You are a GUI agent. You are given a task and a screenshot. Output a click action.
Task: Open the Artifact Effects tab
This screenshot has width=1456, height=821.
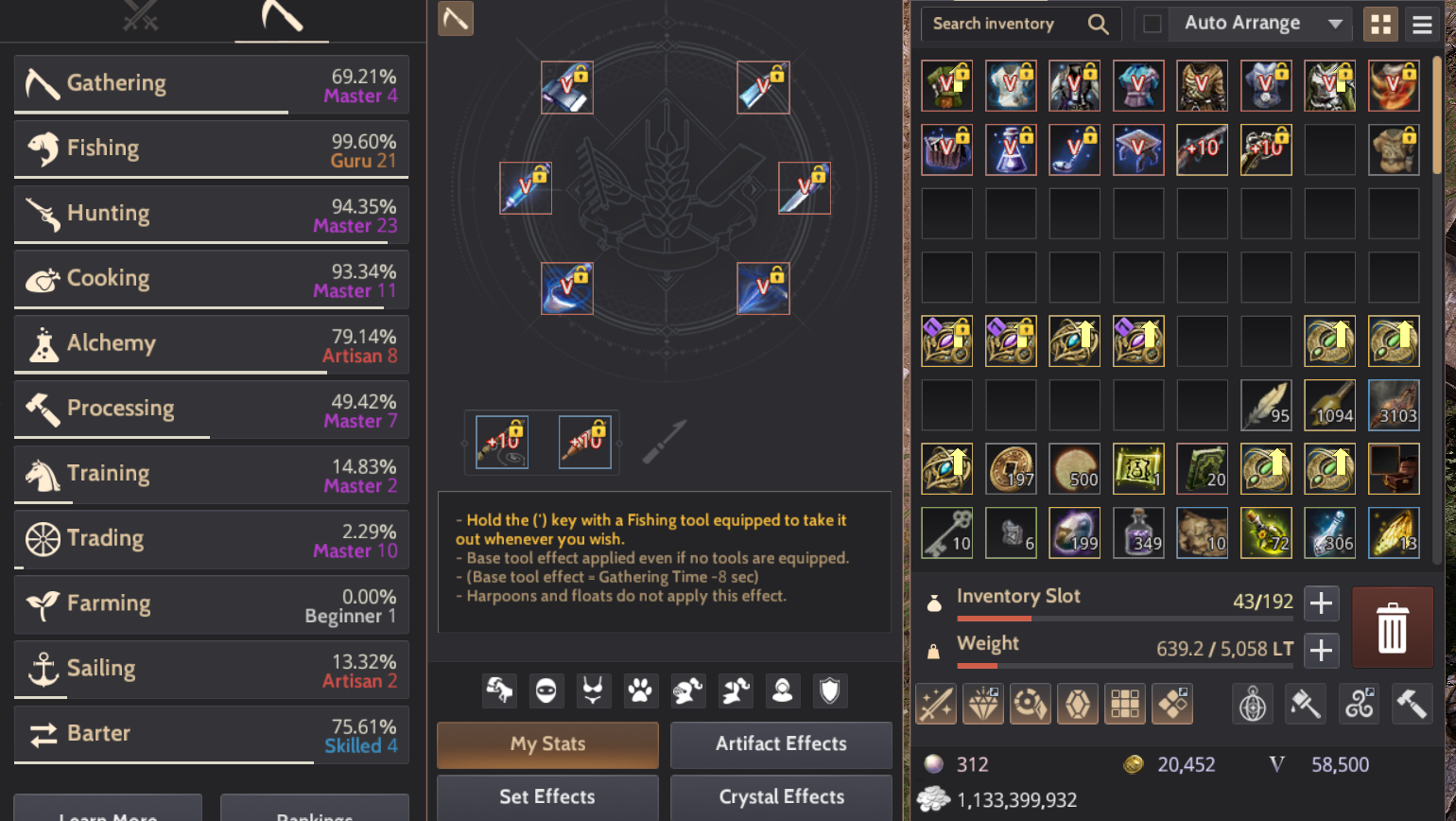(x=780, y=744)
